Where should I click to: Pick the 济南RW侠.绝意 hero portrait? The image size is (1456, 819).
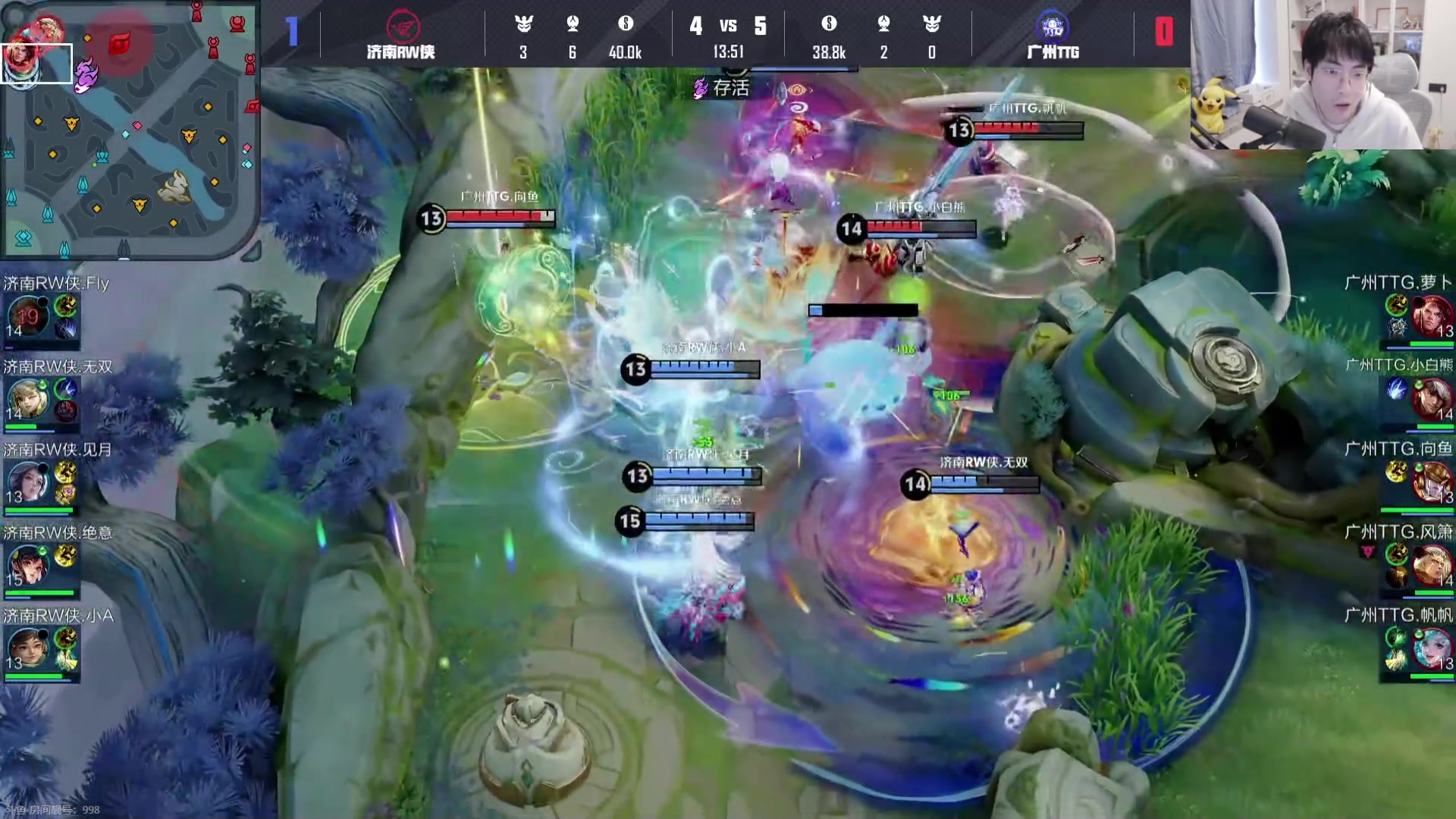[27, 566]
